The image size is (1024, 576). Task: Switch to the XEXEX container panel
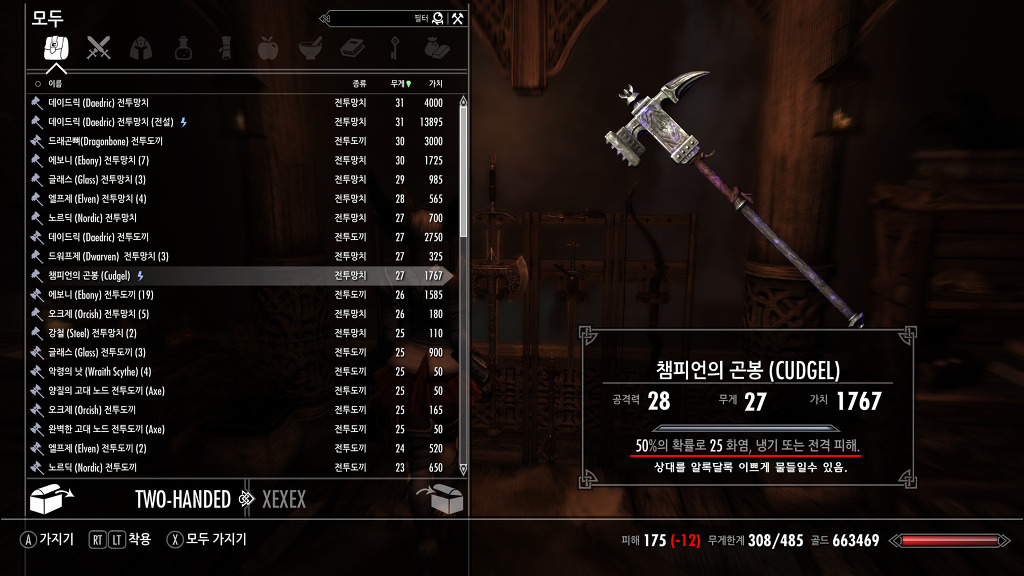coord(283,499)
